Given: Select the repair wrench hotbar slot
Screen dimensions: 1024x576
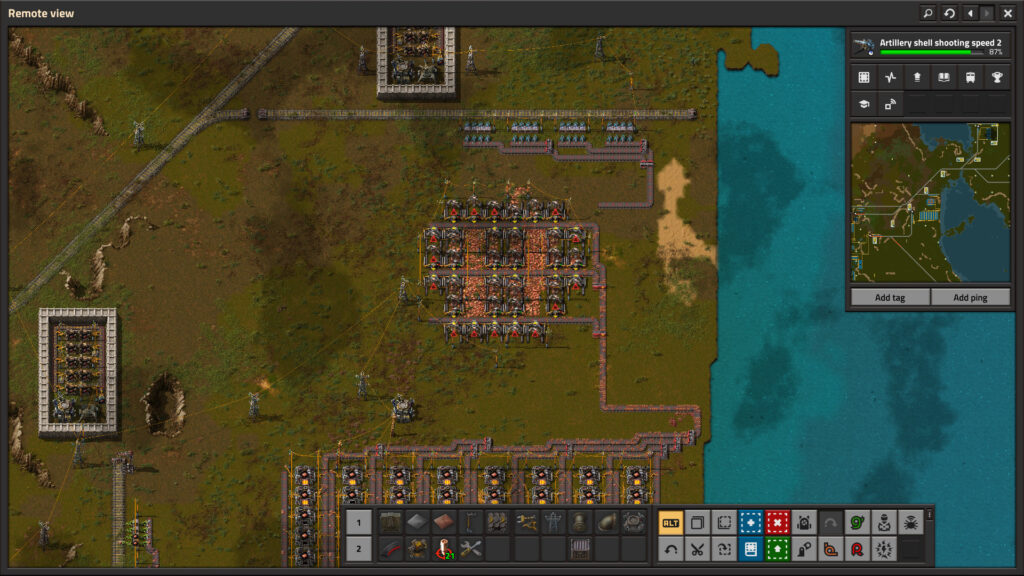Looking at the screenshot, I should (471, 548).
